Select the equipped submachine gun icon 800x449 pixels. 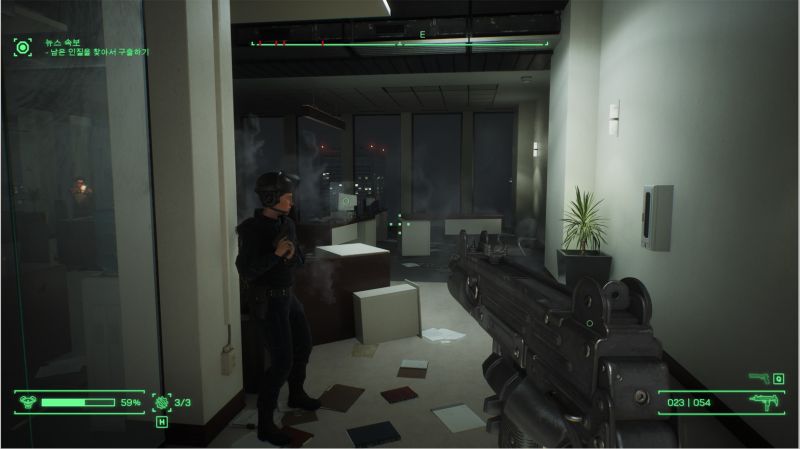(x=765, y=402)
